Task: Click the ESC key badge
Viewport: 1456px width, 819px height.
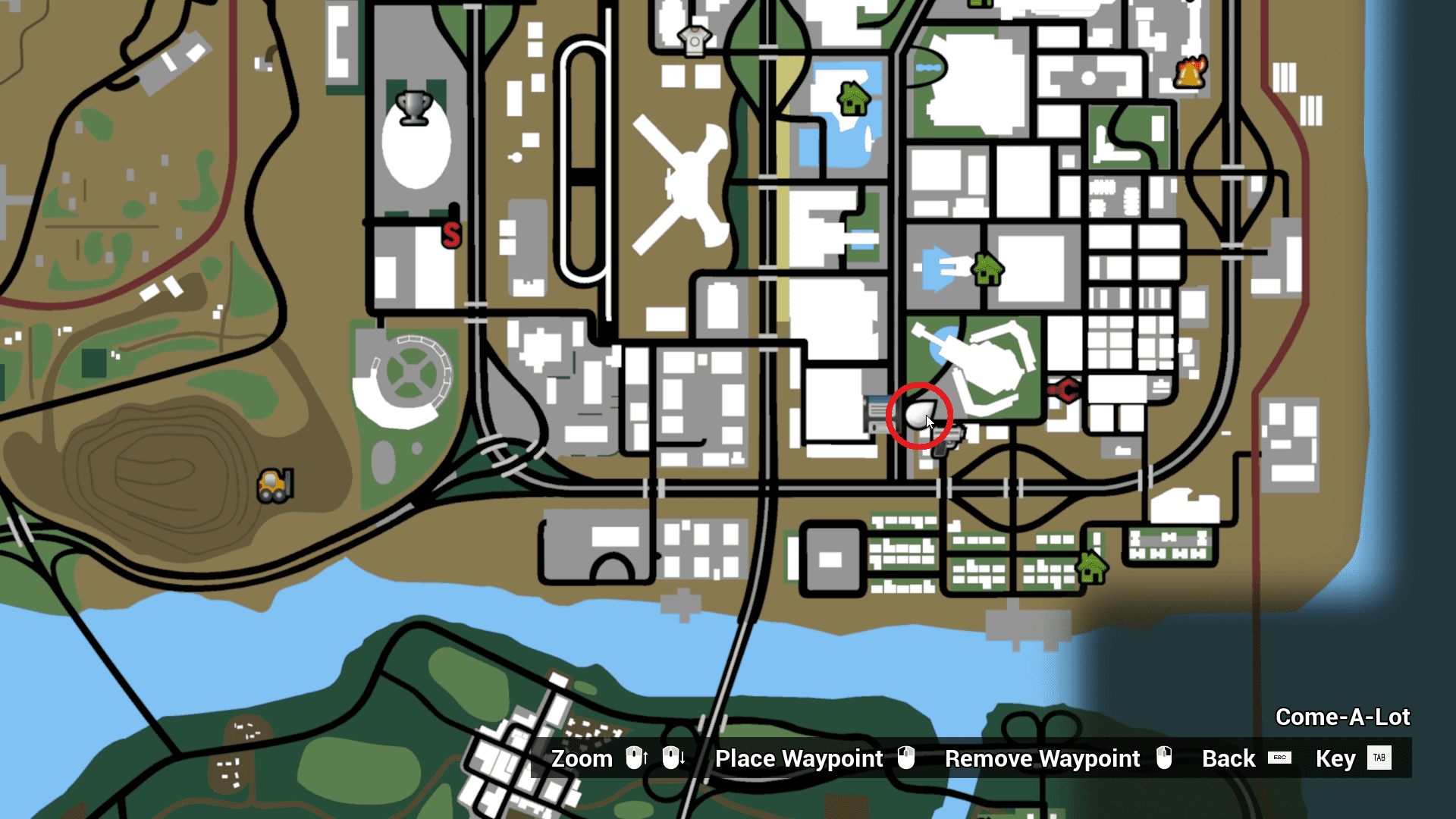Action: pyautogui.click(x=1279, y=758)
